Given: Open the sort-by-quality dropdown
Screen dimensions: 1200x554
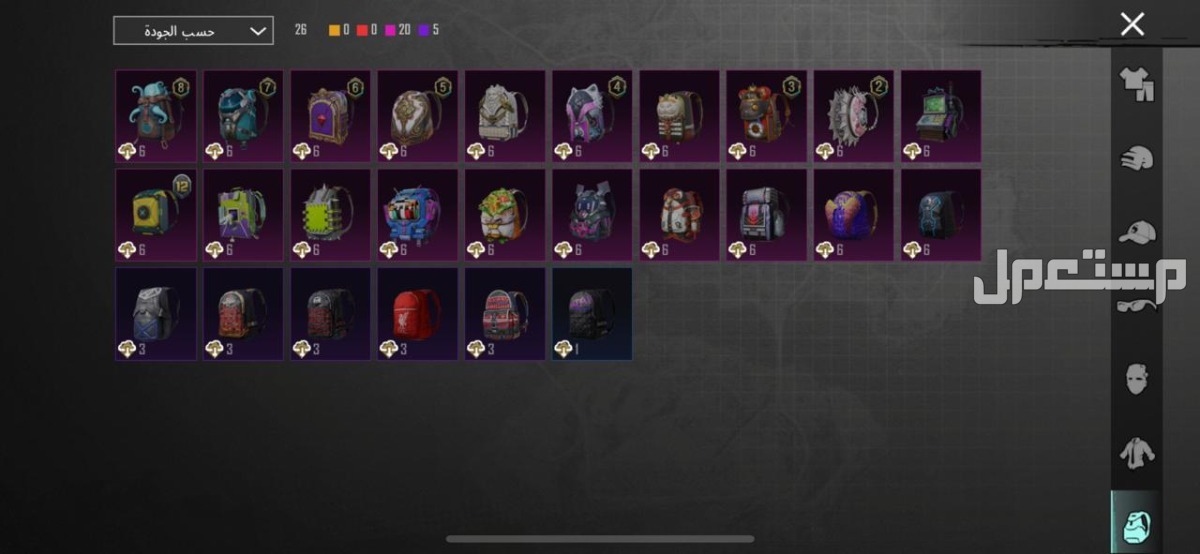Looking at the screenshot, I should (x=193, y=31).
